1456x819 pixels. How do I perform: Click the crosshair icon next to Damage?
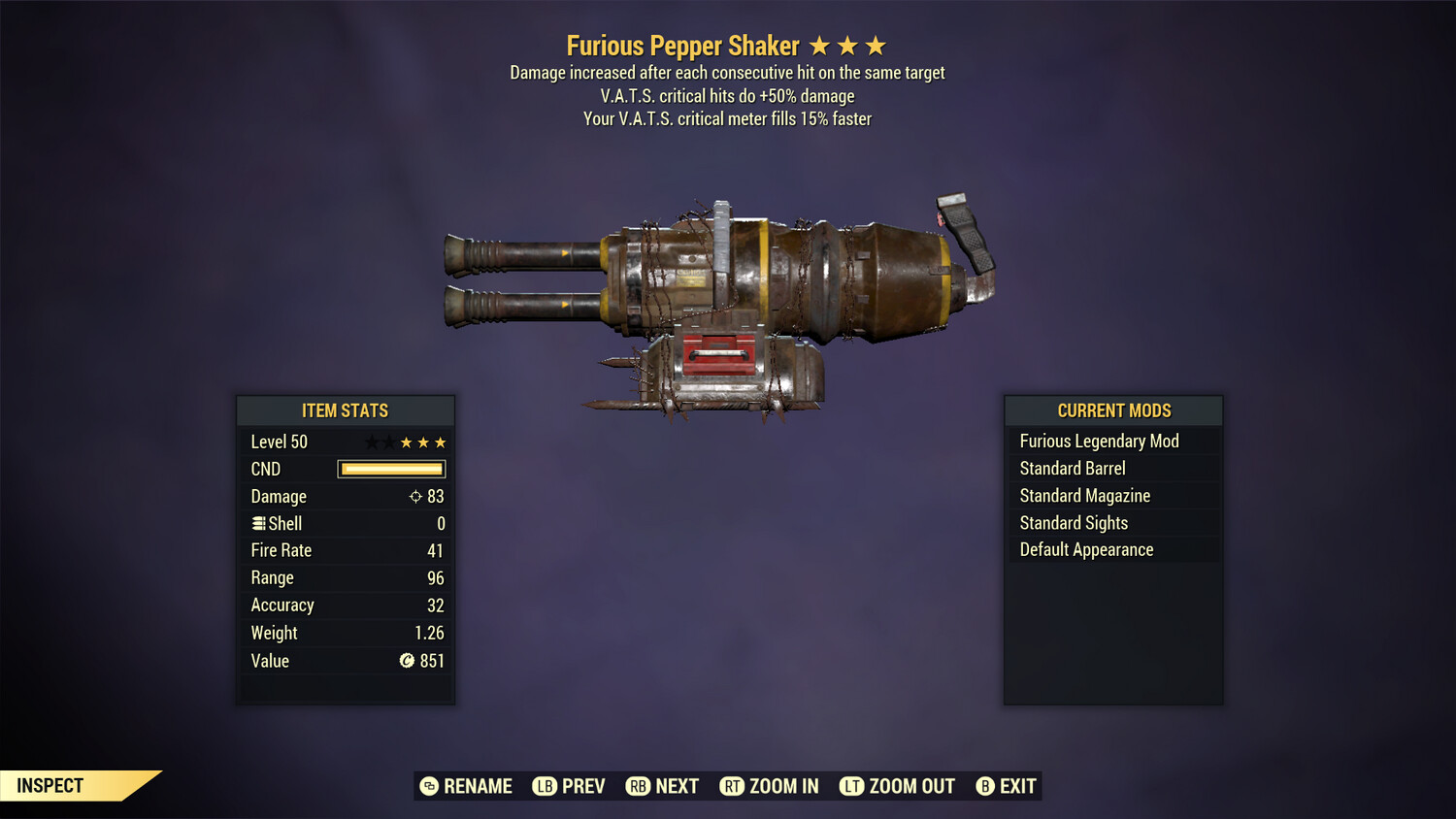[417, 496]
